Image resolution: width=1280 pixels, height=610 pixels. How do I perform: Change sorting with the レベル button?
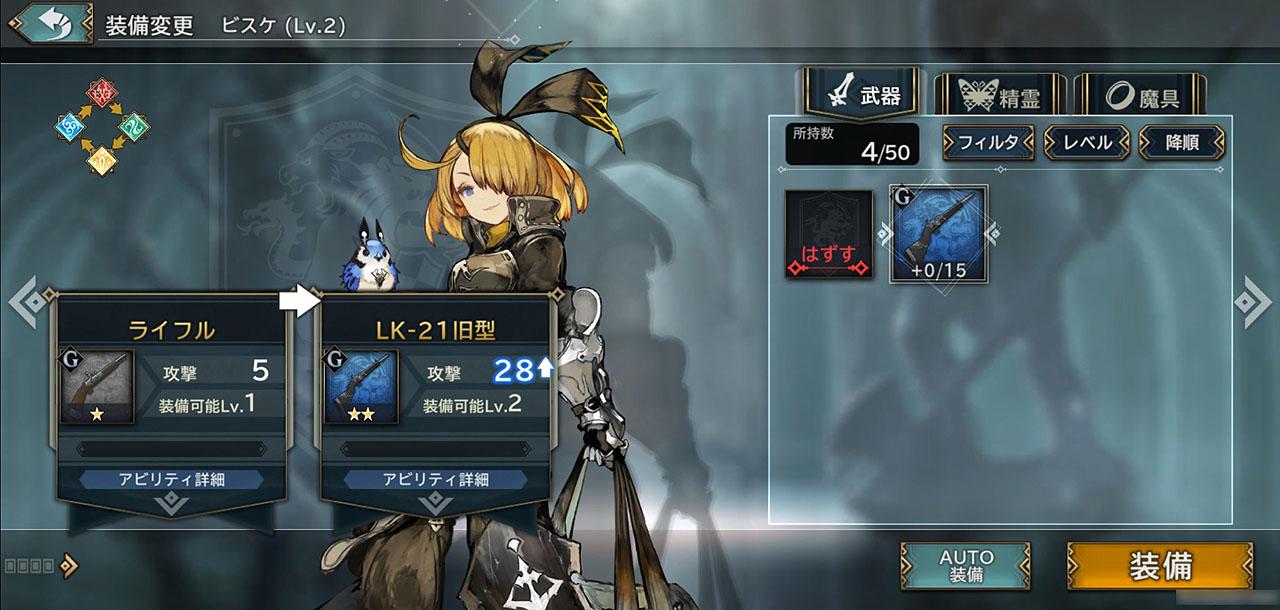(x=1086, y=142)
